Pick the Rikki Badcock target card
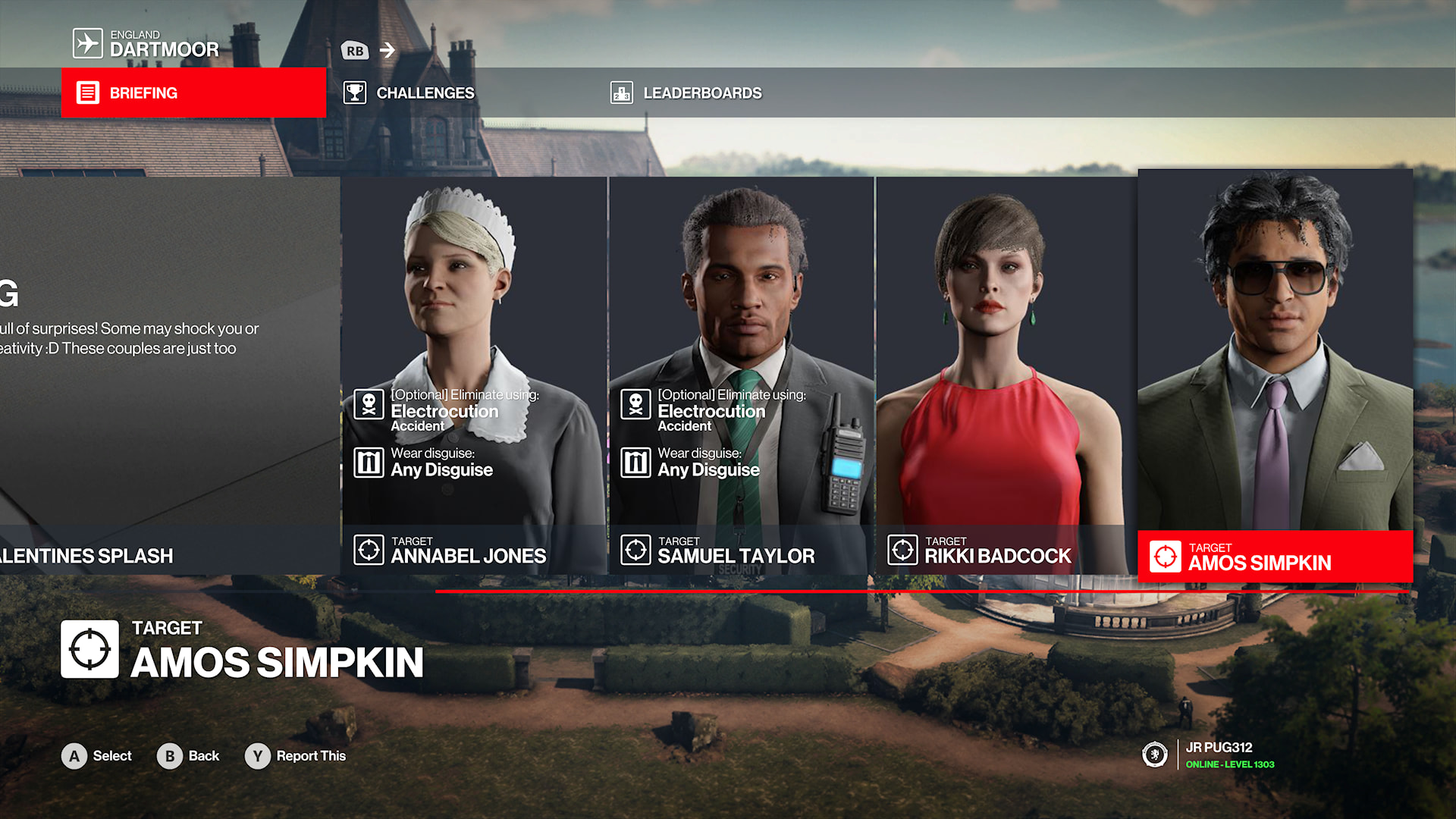1456x819 pixels. tap(1006, 375)
